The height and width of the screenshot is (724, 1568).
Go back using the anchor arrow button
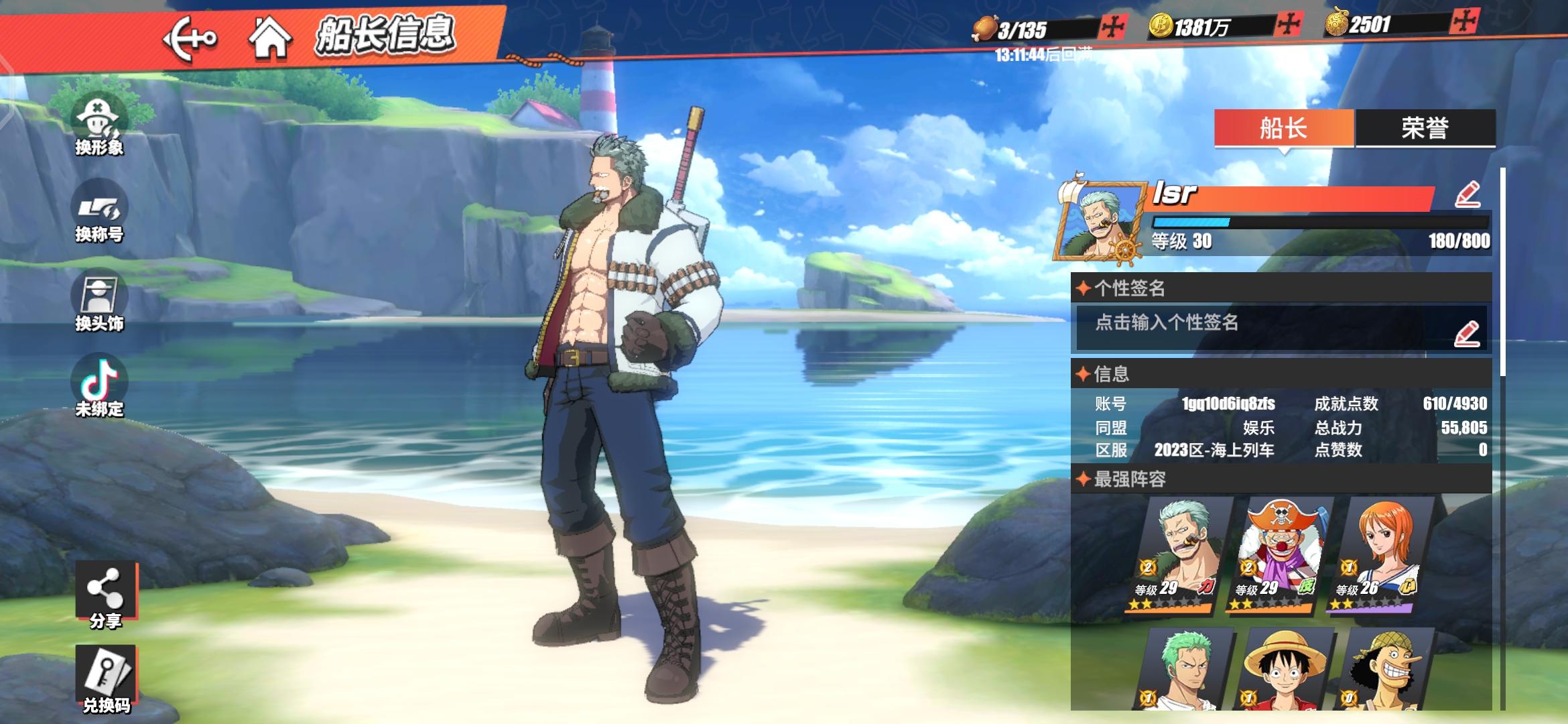[x=190, y=38]
